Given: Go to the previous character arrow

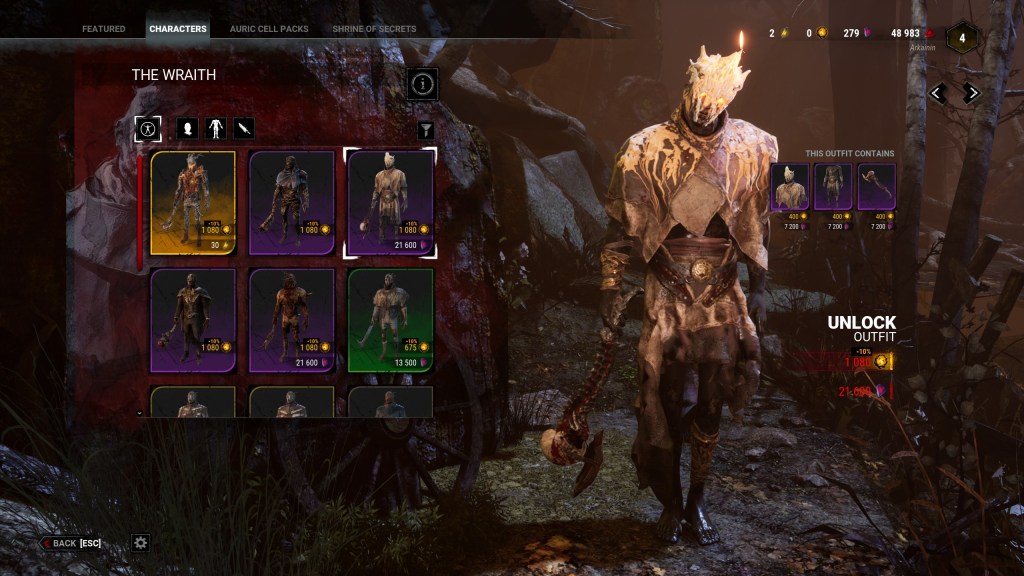Looking at the screenshot, I should (x=938, y=93).
